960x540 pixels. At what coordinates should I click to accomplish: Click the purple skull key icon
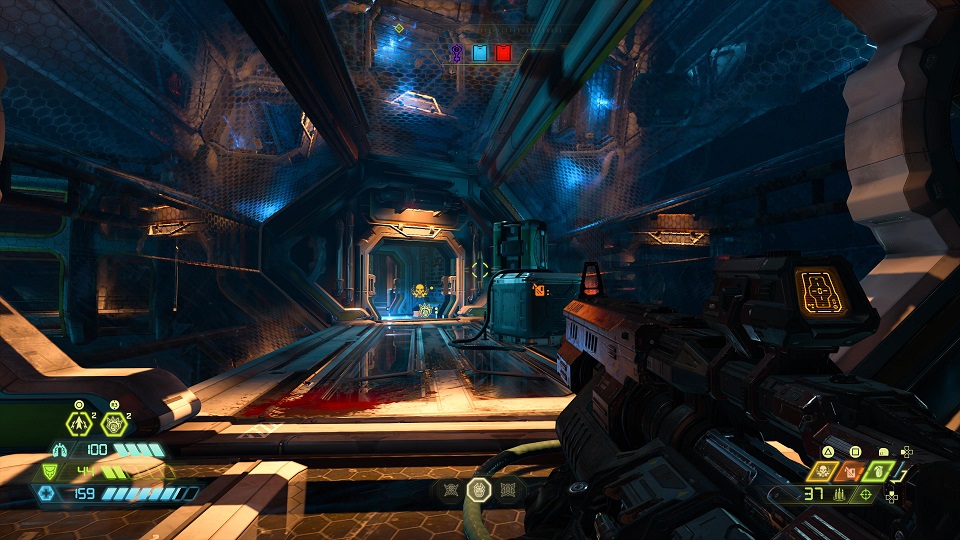[x=457, y=52]
